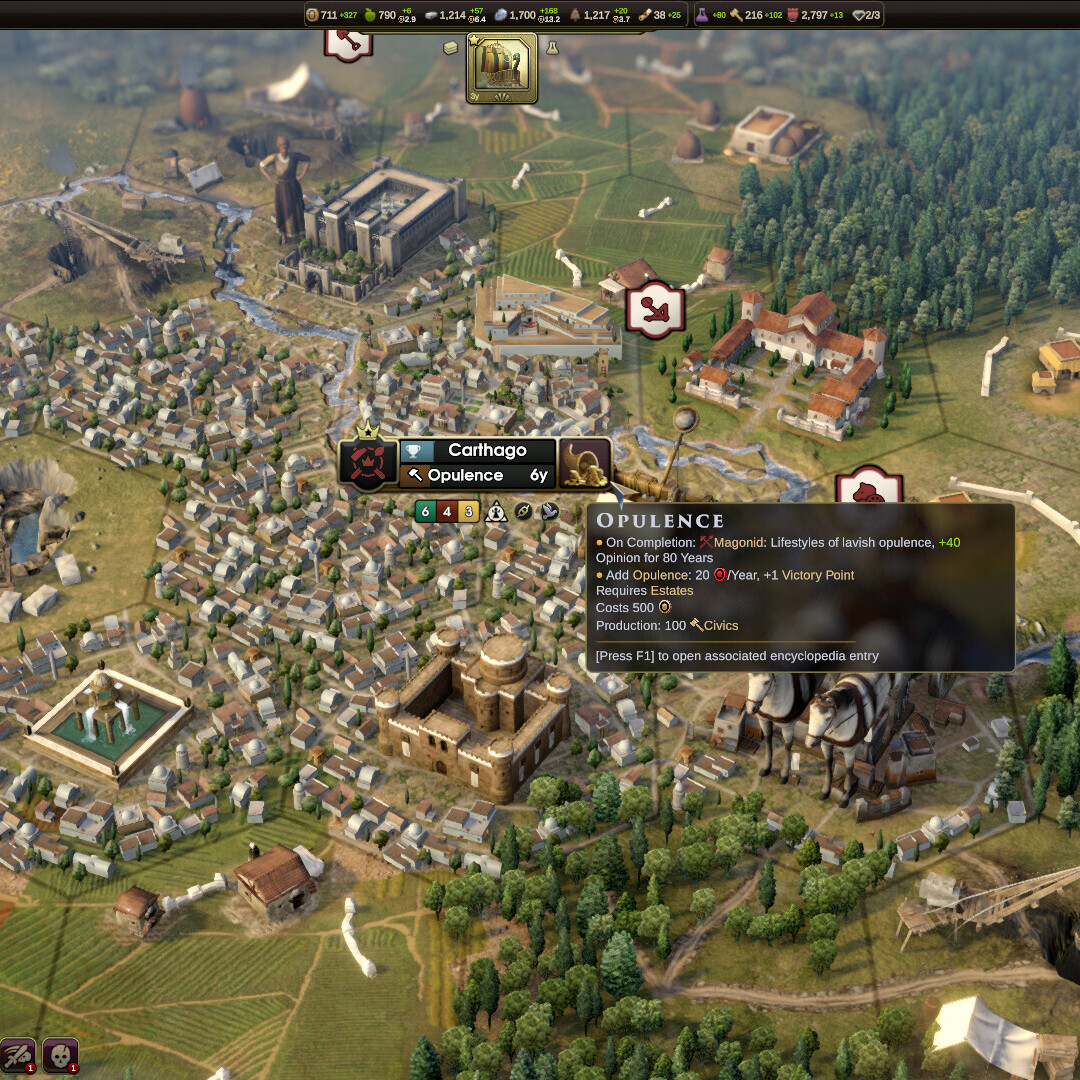Image resolution: width=1080 pixels, height=1080 pixels.
Task: Click the green-red-yellow 6 4 3 city indicator
Action: click(x=447, y=511)
